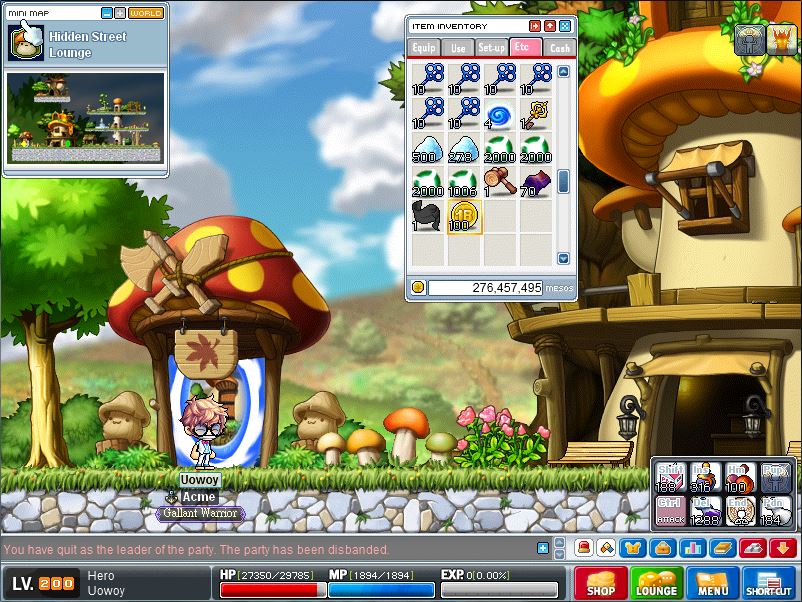Open the SHORTCUT button
The image size is (802, 602).
point(769,583)
